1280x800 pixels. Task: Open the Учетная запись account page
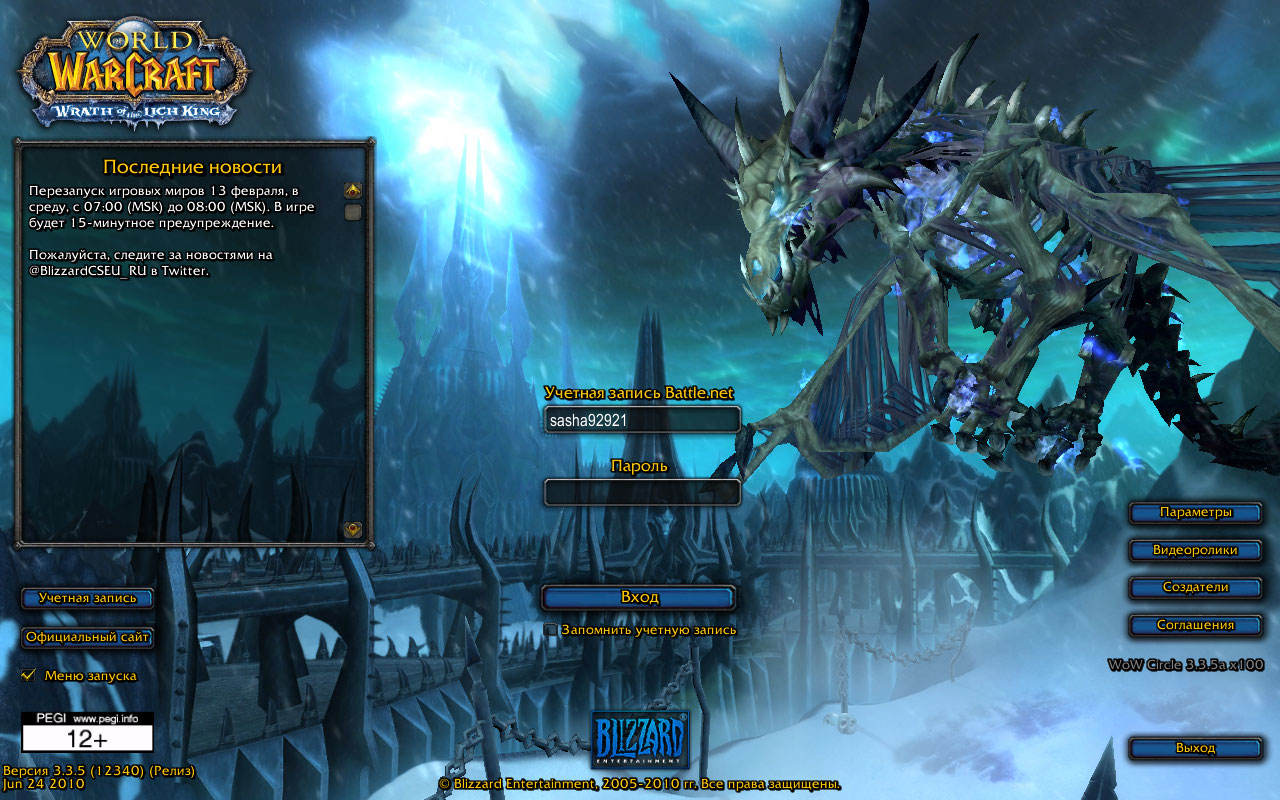87,598
